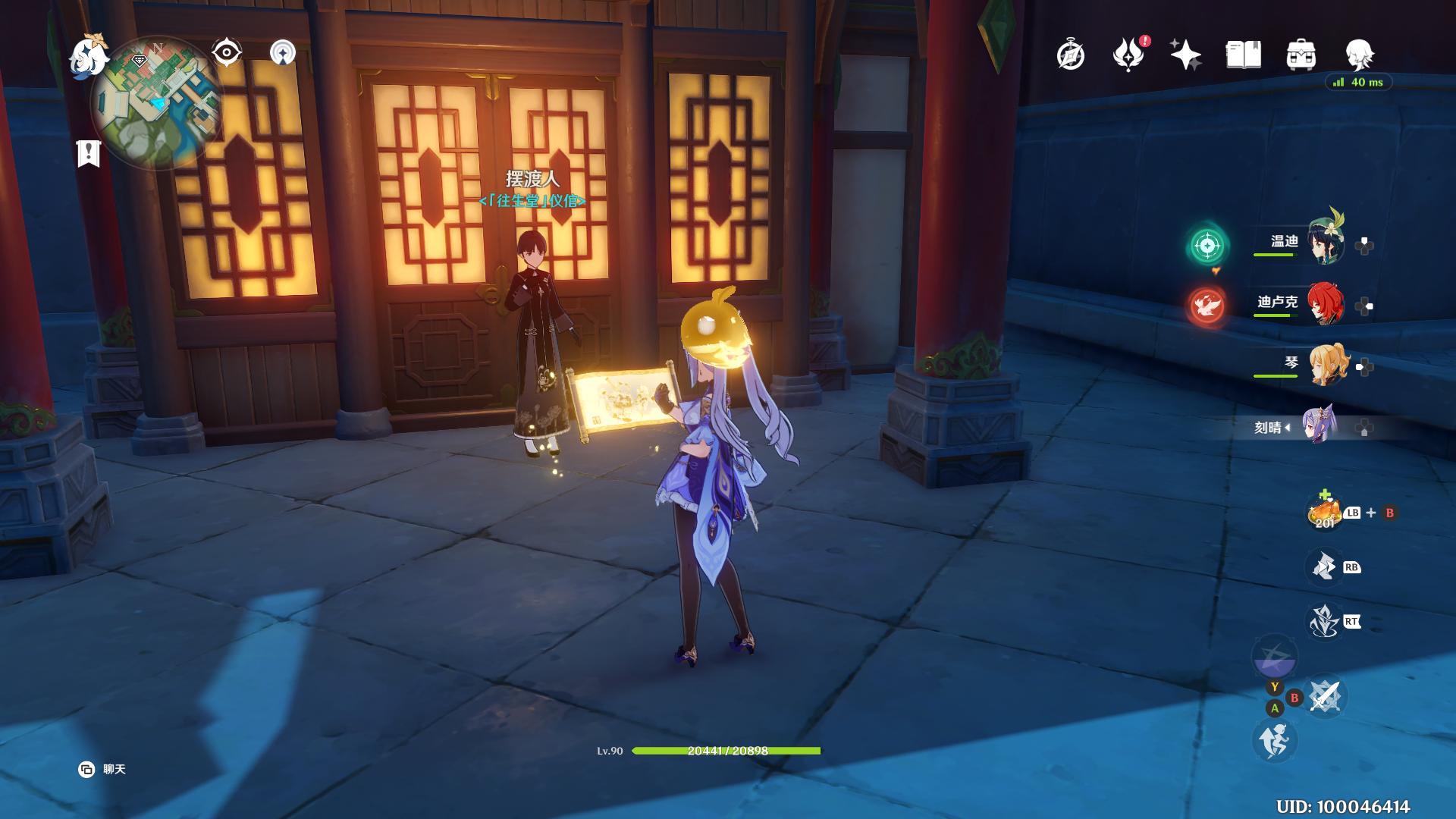The height and width of the screenshot is (819, 1456).
Task: Use the food item with 201 count
Action: [1324, 513]
